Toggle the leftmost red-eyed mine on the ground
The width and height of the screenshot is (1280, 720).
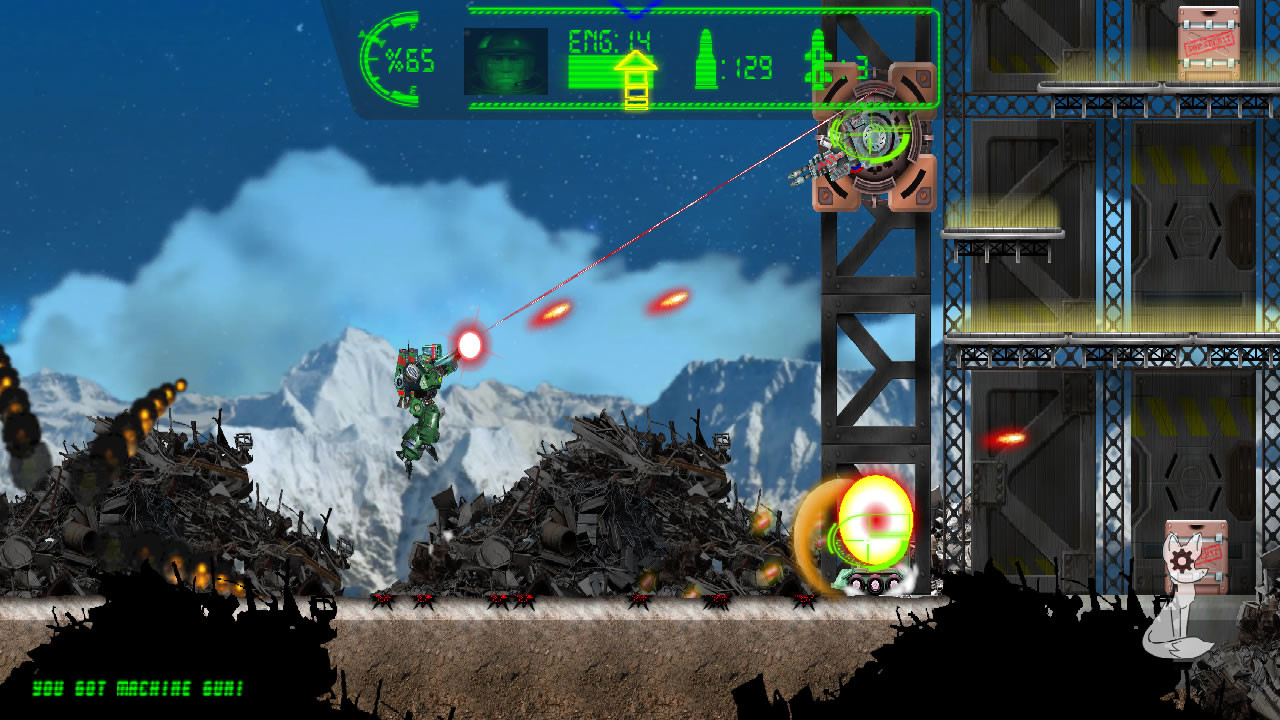point(381,602)
